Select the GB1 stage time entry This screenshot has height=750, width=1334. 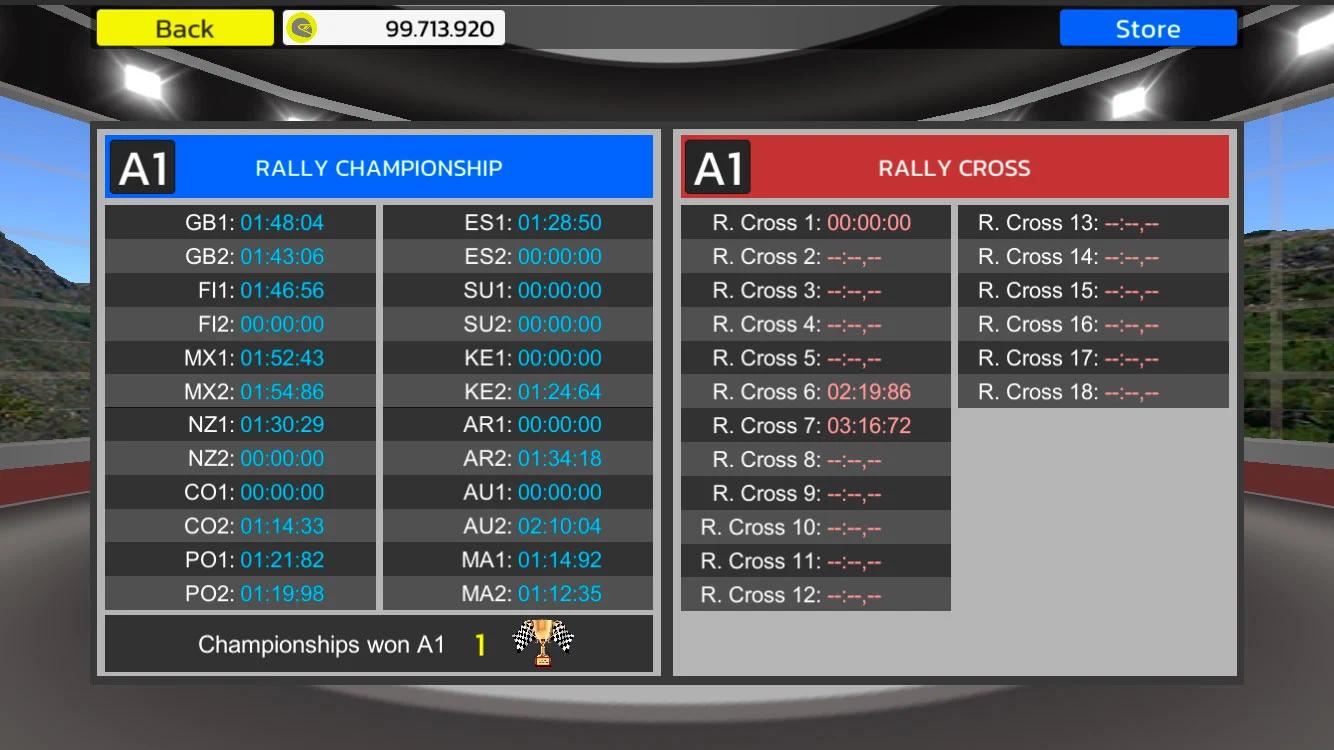tap(239, 222)
